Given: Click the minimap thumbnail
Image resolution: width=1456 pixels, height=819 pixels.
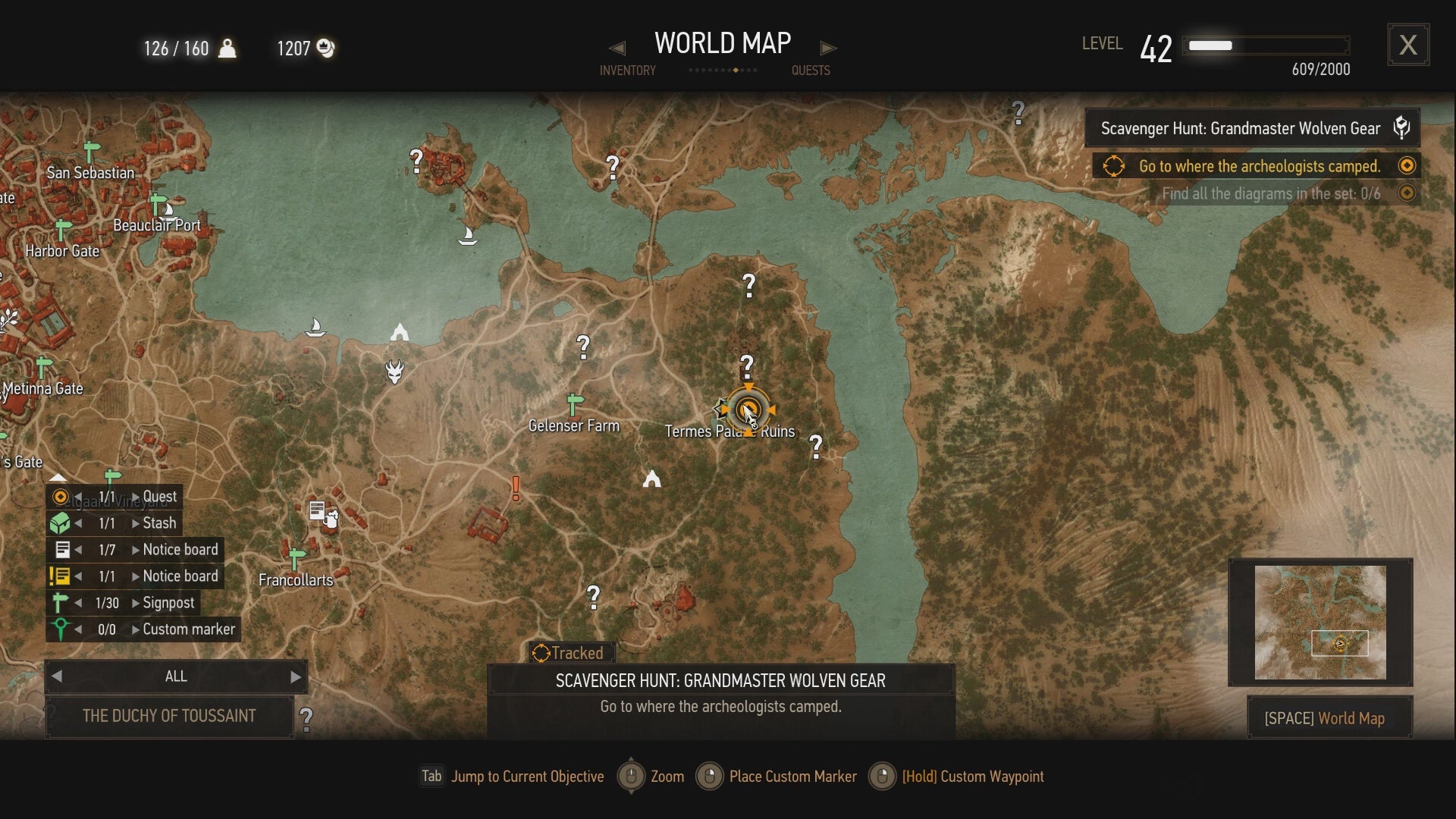Looking at the screenshot, I should (x=1319, y=622).
